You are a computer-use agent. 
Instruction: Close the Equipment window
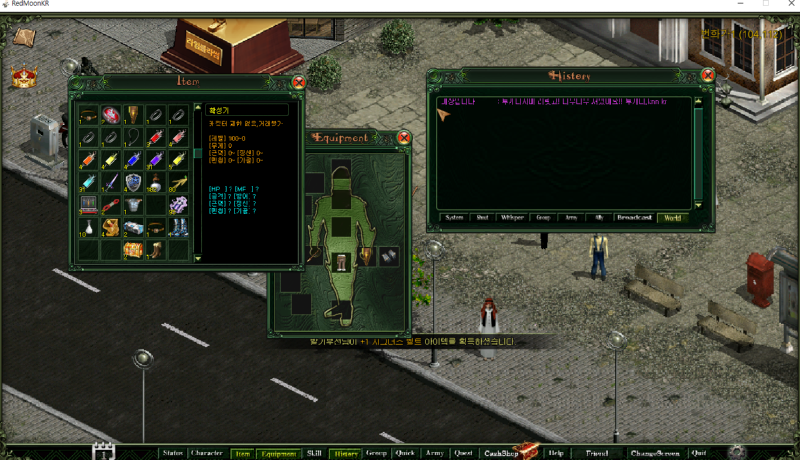coord(404,137)
